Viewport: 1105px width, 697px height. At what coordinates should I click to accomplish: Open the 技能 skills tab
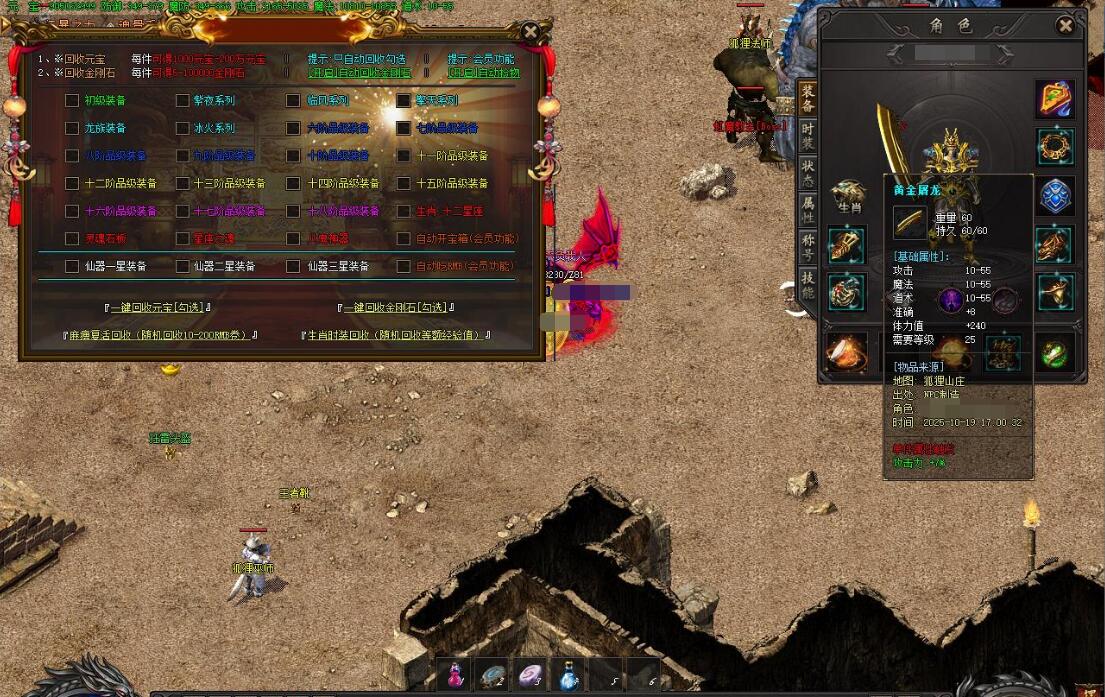808,285
